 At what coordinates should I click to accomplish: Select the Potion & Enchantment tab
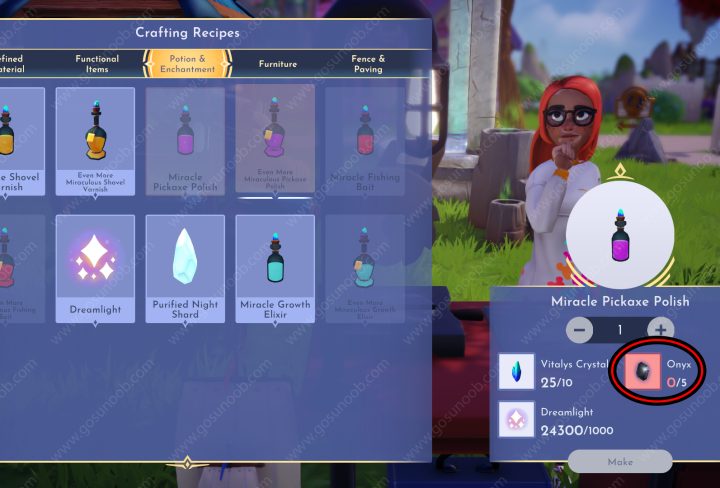(189, 63)
